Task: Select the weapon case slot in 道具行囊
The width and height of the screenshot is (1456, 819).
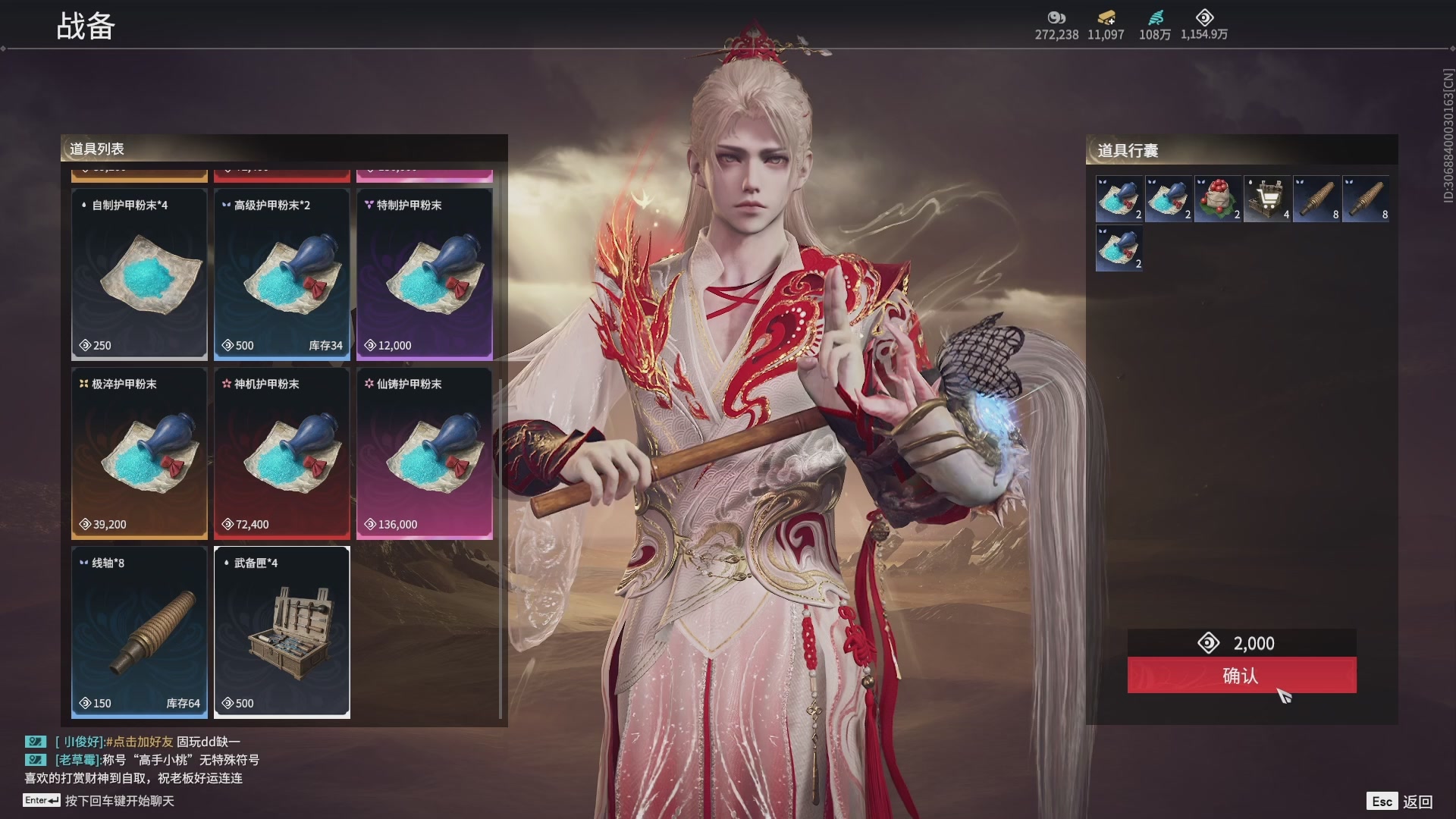Action: (1267, 199)
